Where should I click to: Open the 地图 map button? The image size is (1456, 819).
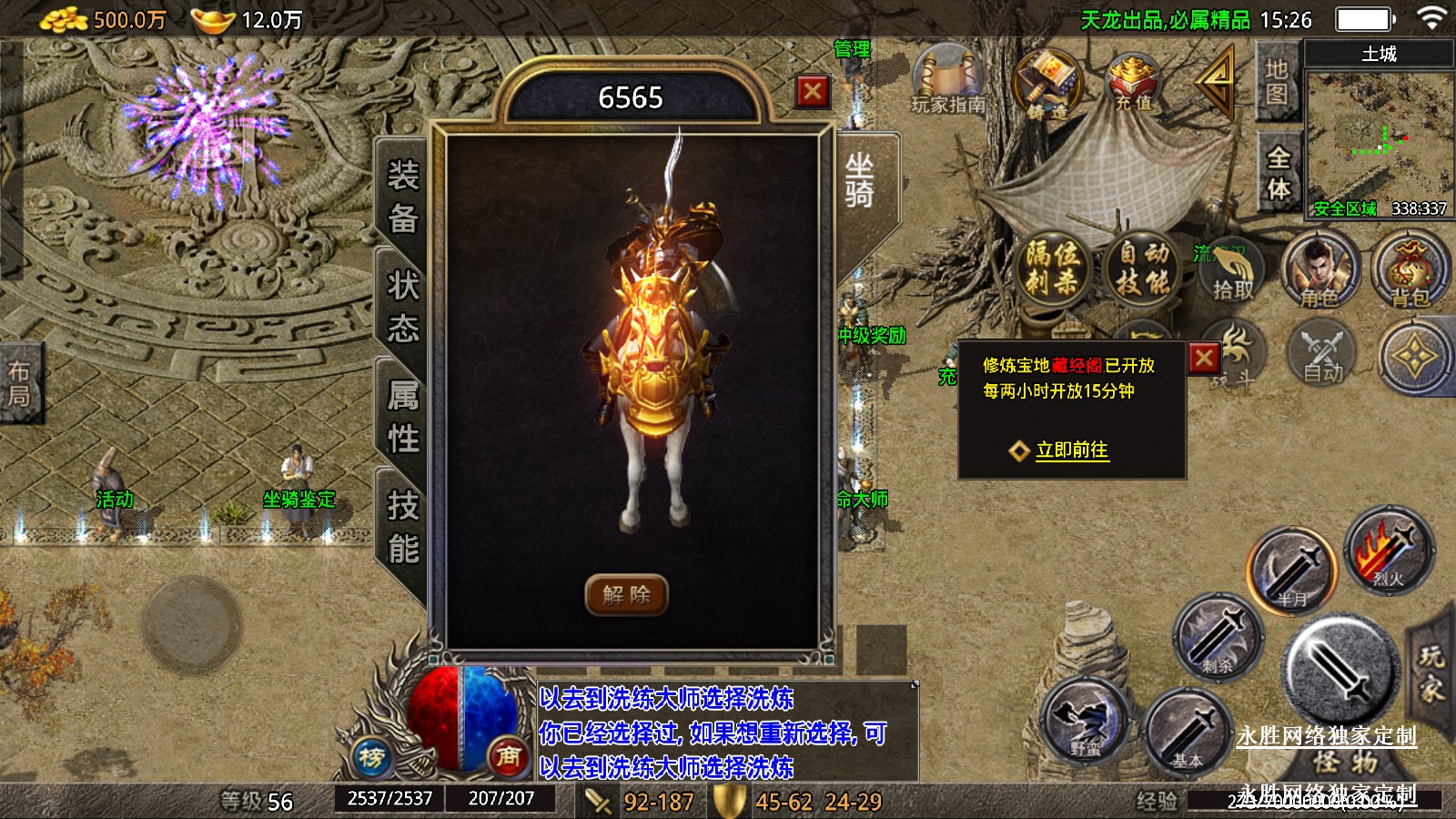(x=1276, y=82)
